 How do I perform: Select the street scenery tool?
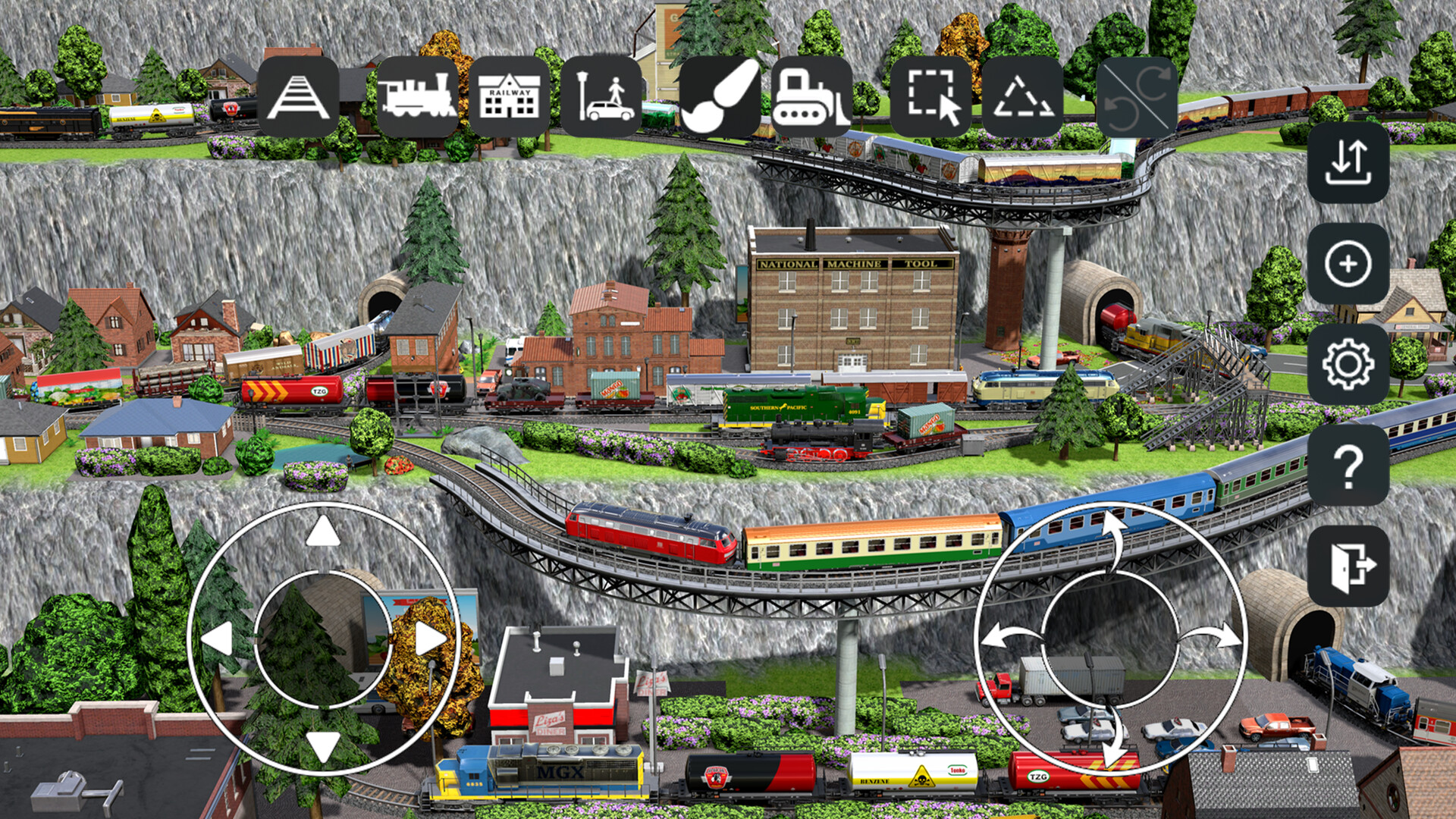(603, 95)
